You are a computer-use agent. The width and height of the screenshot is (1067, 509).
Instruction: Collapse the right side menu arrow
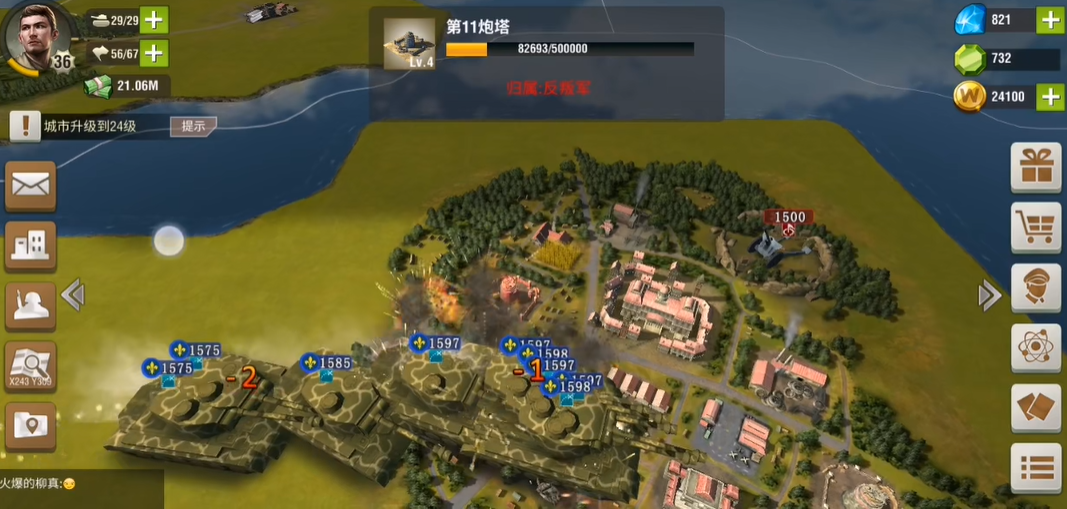click(989, 295)
